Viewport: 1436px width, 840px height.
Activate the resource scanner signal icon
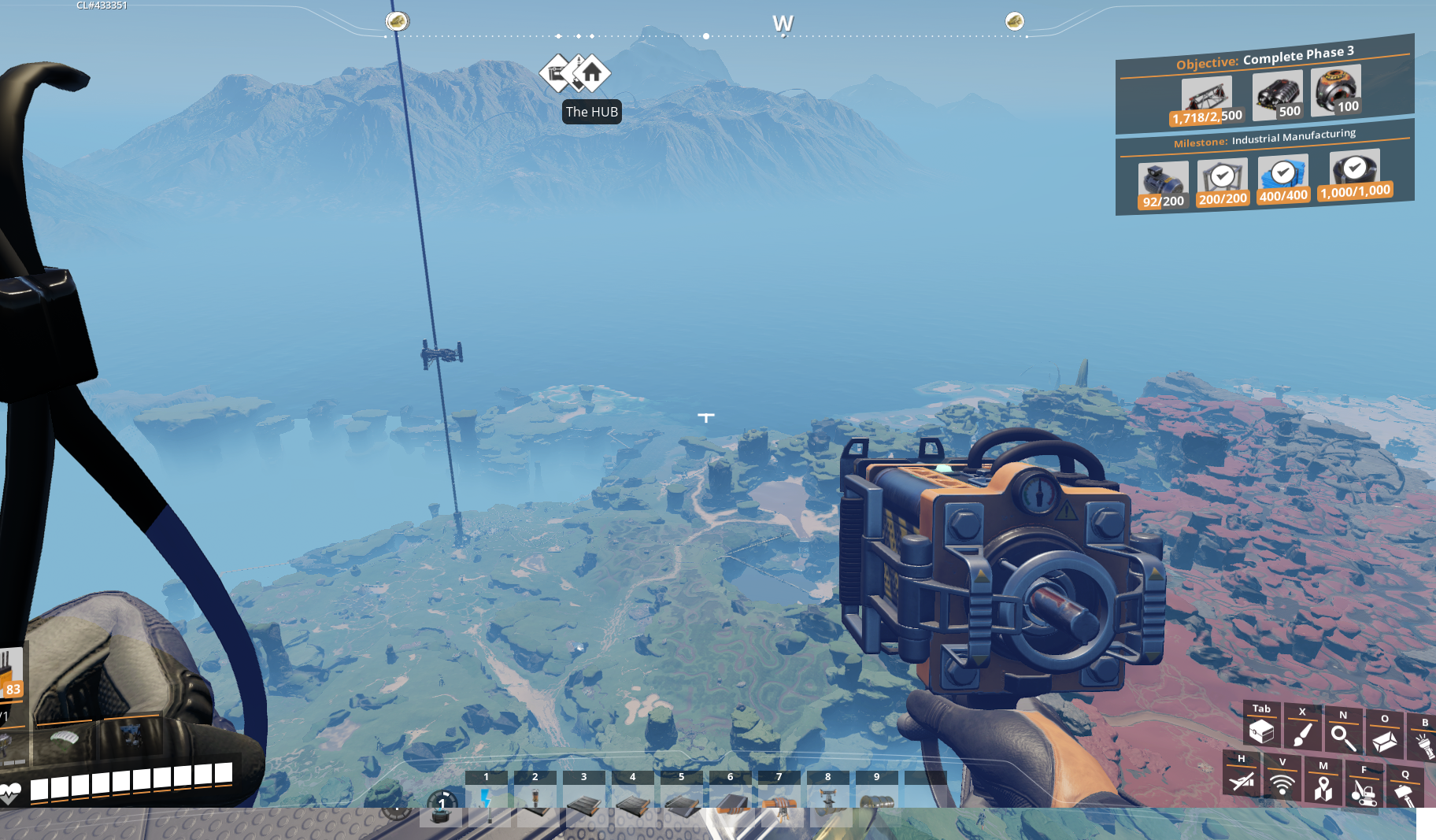click(1282, 784)
